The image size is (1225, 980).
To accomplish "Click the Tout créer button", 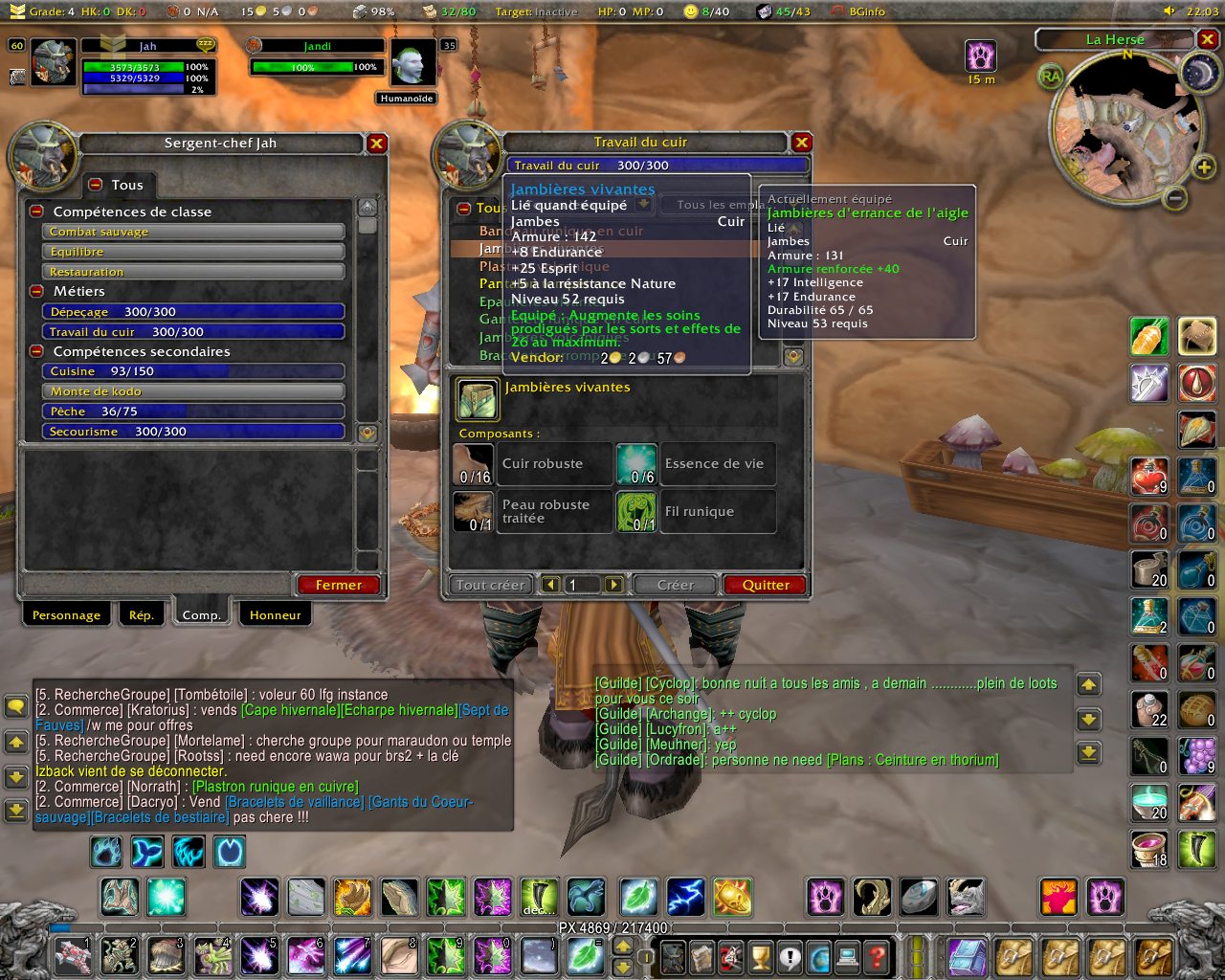I will coord(490,585).
